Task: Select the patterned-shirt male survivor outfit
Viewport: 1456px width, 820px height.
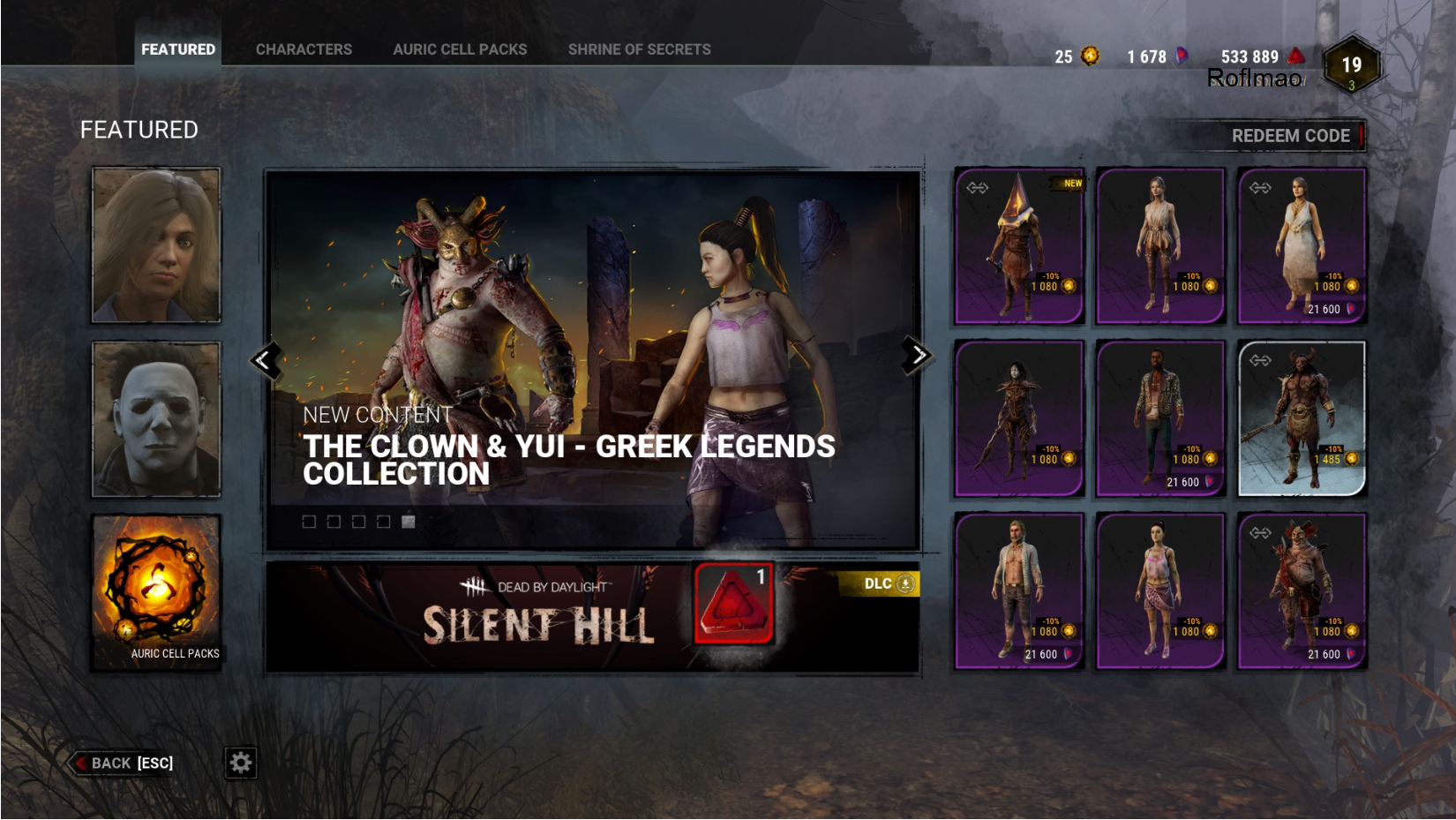Action: coord(1160,418)
